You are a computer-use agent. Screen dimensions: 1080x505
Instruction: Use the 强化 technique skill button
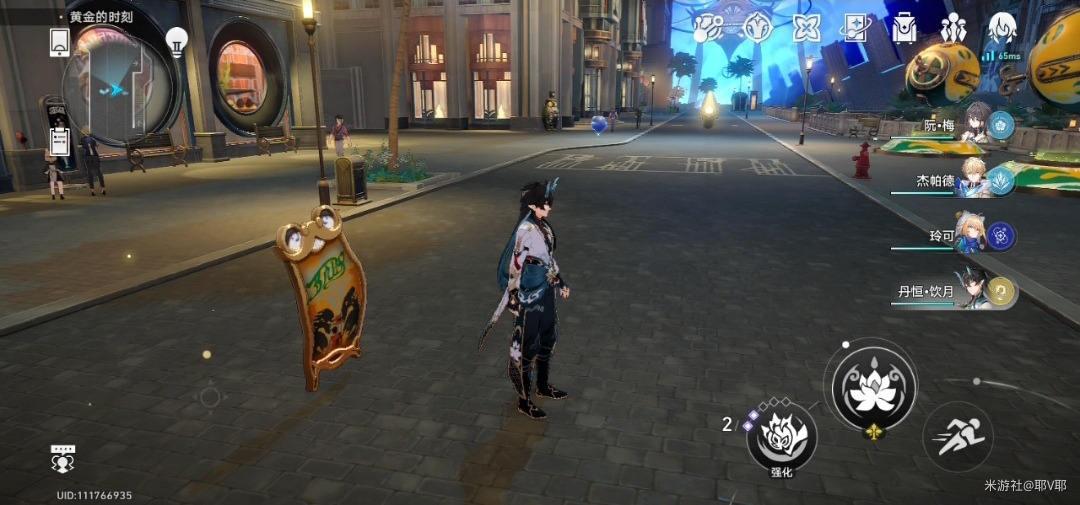pos(781,436)
